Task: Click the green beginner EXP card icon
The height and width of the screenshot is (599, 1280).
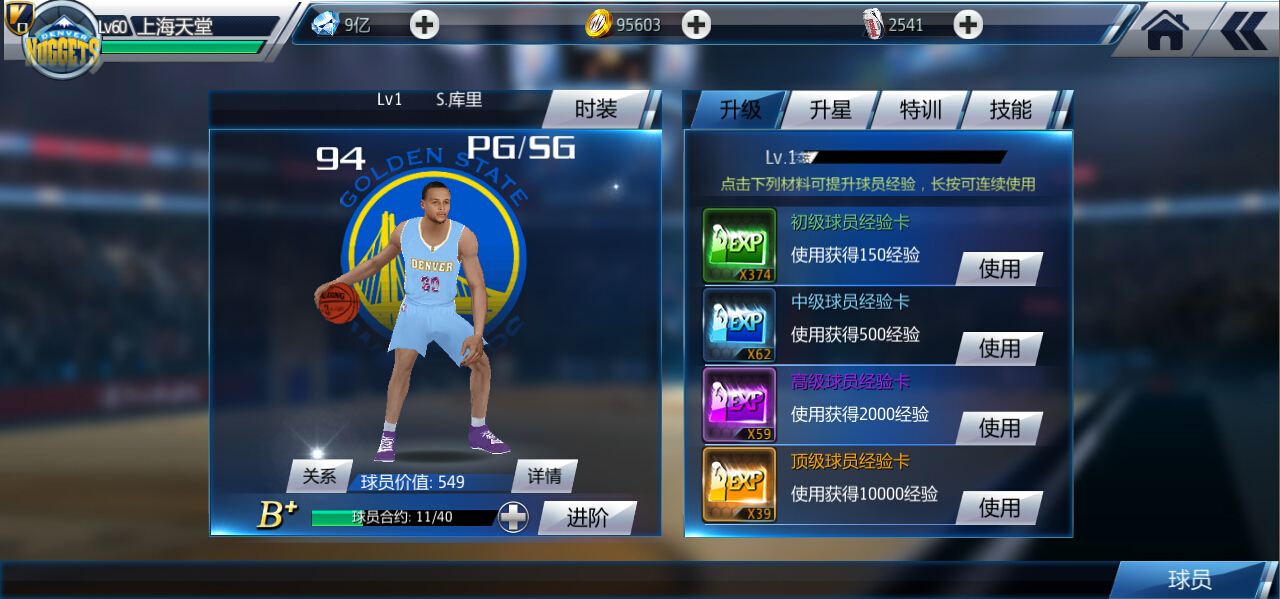Action: coord(740,245)
